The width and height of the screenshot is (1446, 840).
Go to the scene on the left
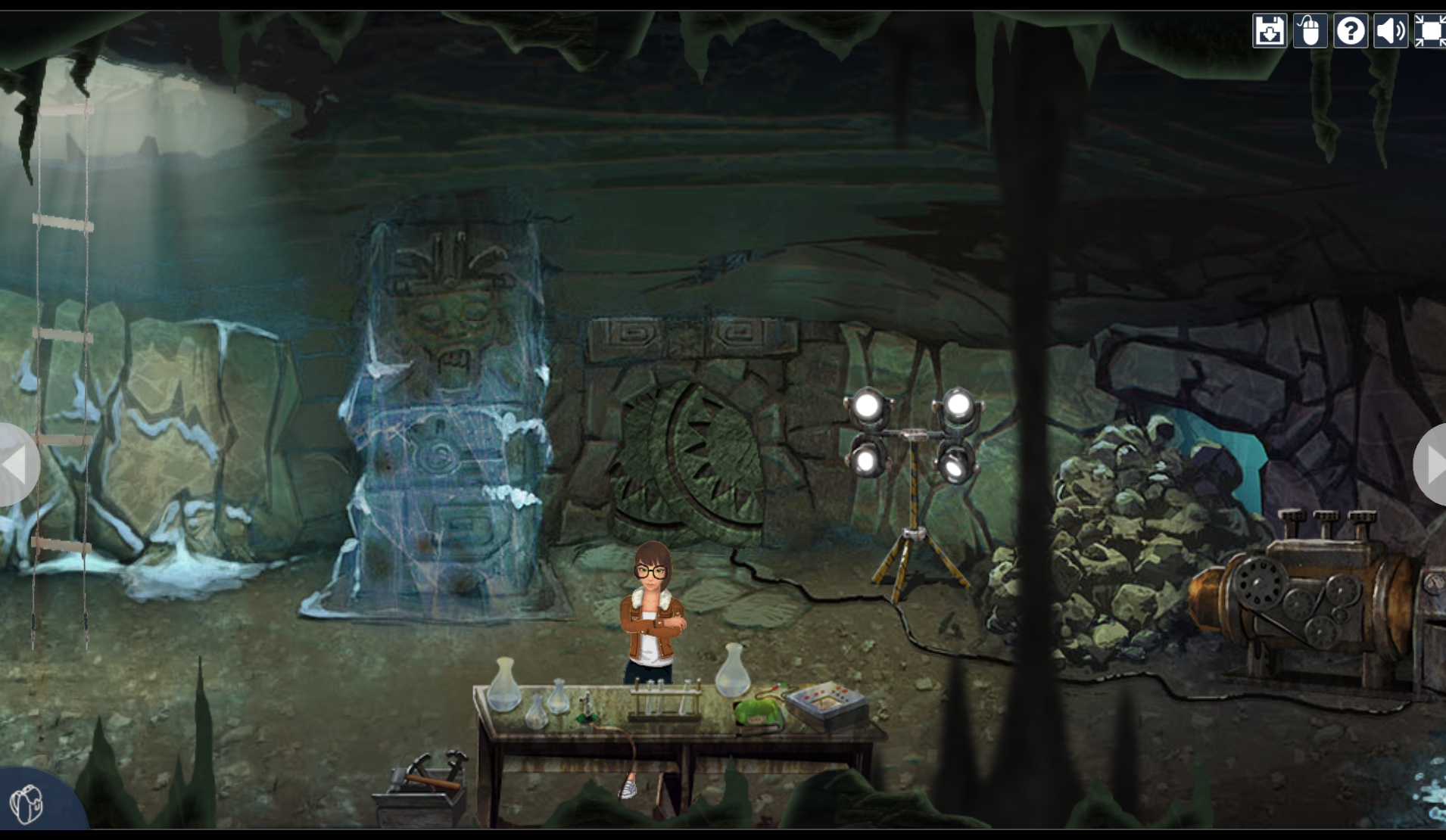(x=17, y=464)
